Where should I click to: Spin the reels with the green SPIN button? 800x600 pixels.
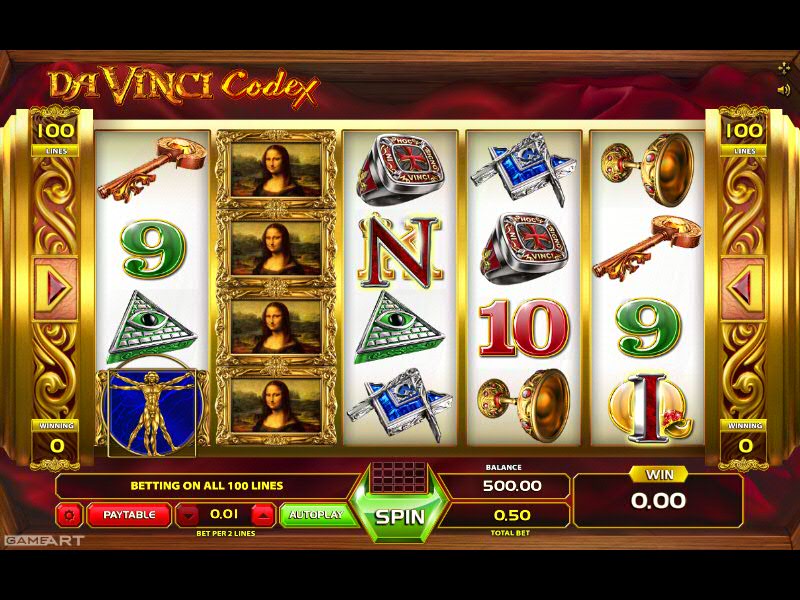[400, 518]
